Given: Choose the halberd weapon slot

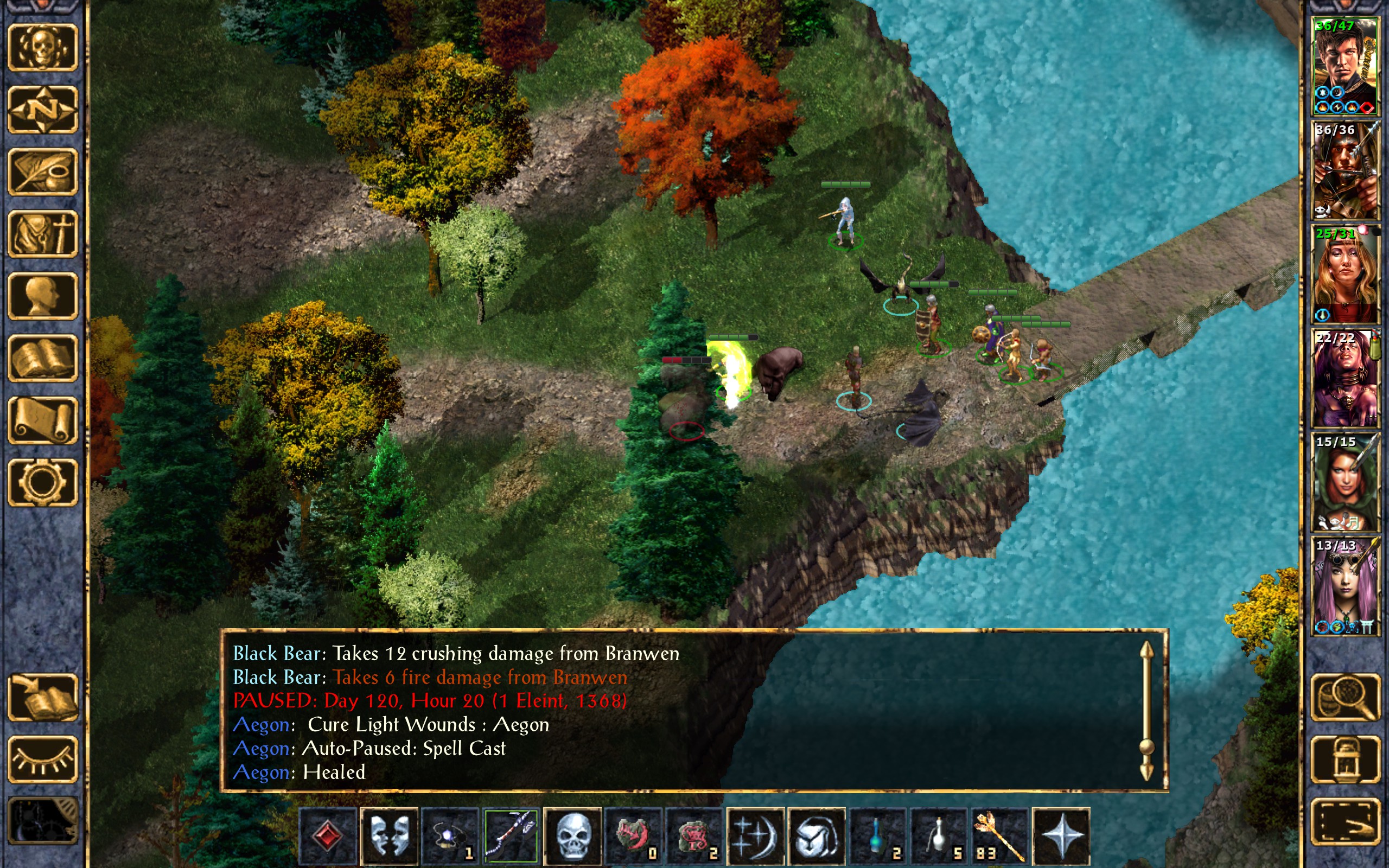Looking at the screenshot, I should 511,836.
